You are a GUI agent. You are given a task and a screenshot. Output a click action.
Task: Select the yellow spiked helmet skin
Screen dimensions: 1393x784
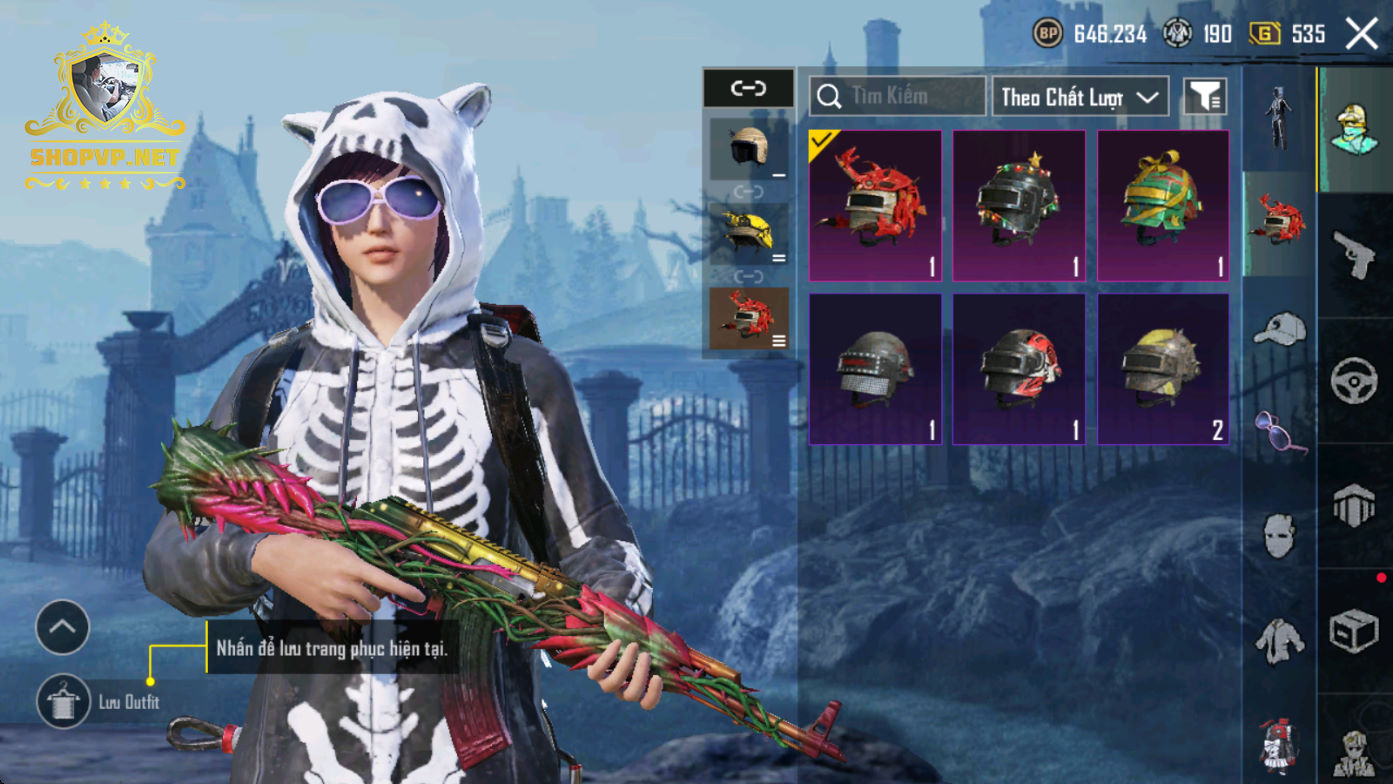(x=1163, y=369)
